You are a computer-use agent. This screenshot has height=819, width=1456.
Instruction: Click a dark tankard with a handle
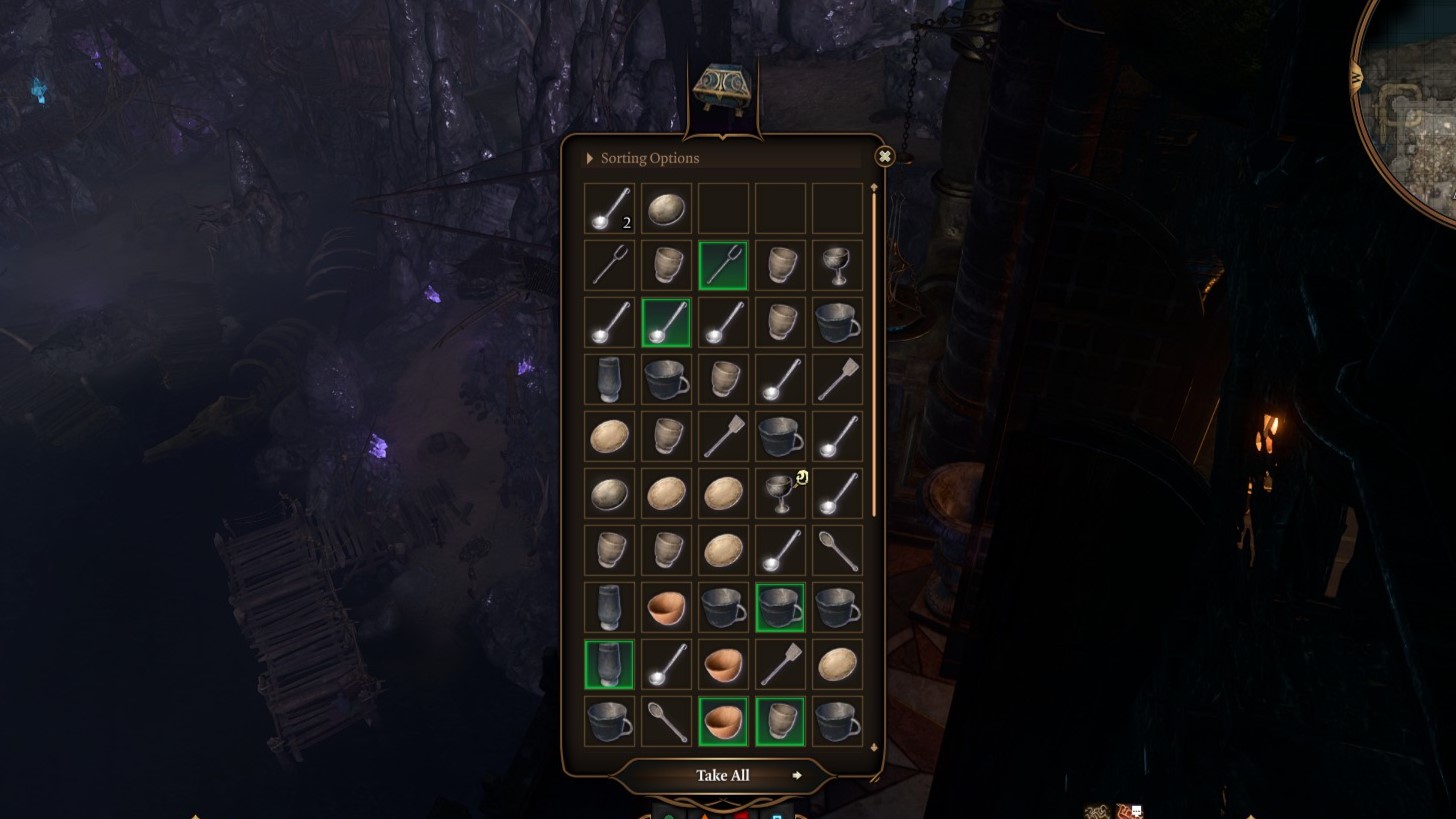(836, 322)
